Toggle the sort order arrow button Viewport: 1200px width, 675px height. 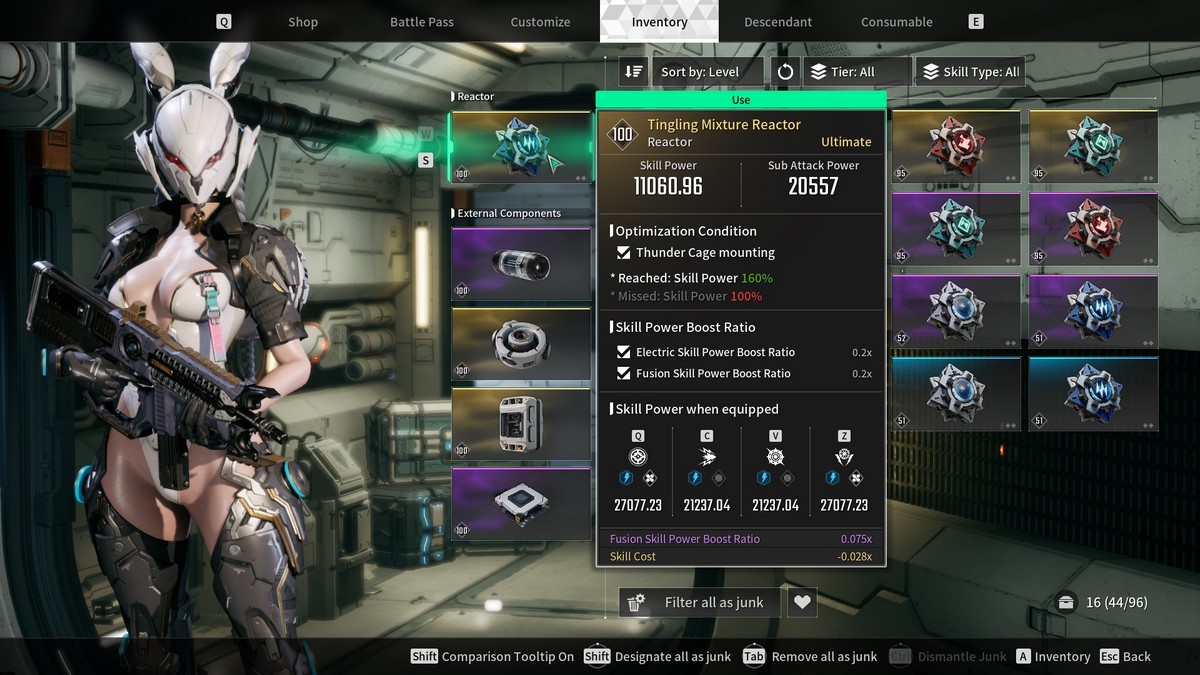pyautogui.click(x=633, y=72)
